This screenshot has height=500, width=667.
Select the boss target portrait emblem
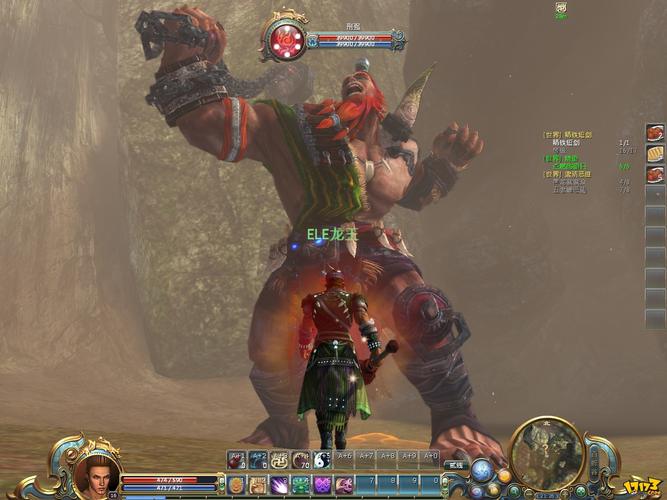(284, 40)
